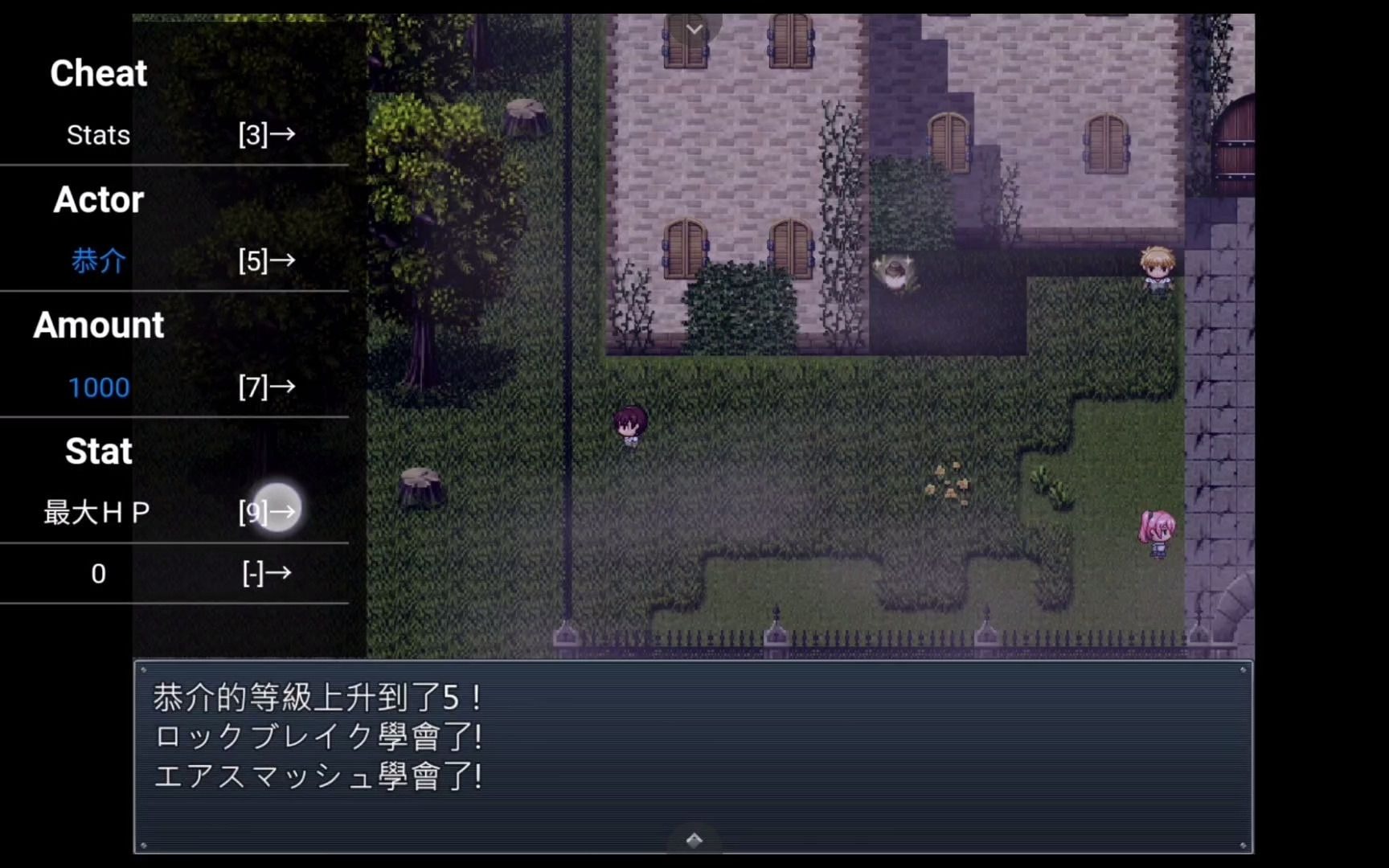Expand the dialogue box via the bottom arrow
This screenshot has width=1389, height=868.
(694, 838)
